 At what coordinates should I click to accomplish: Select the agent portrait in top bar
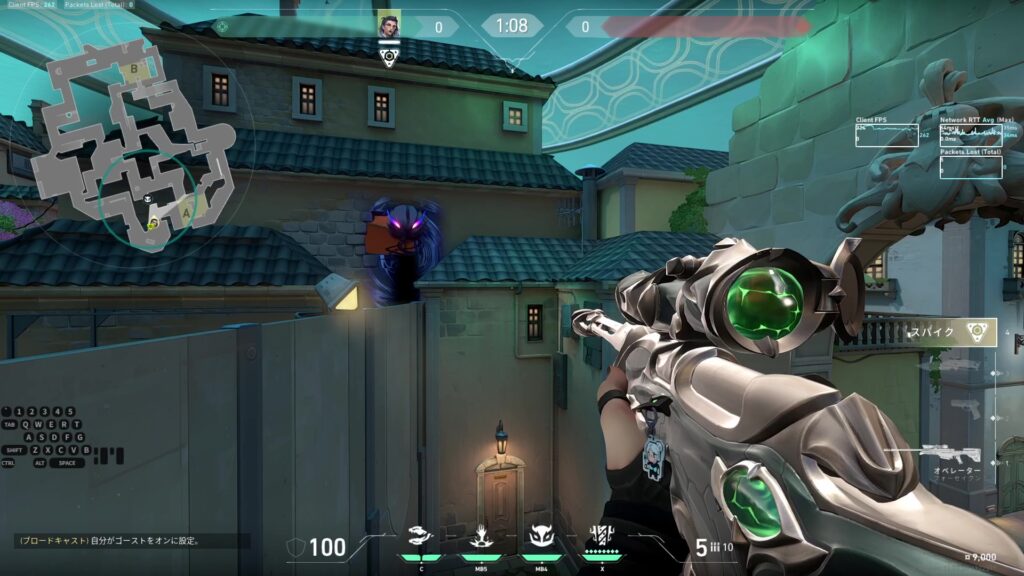point(388,25)
